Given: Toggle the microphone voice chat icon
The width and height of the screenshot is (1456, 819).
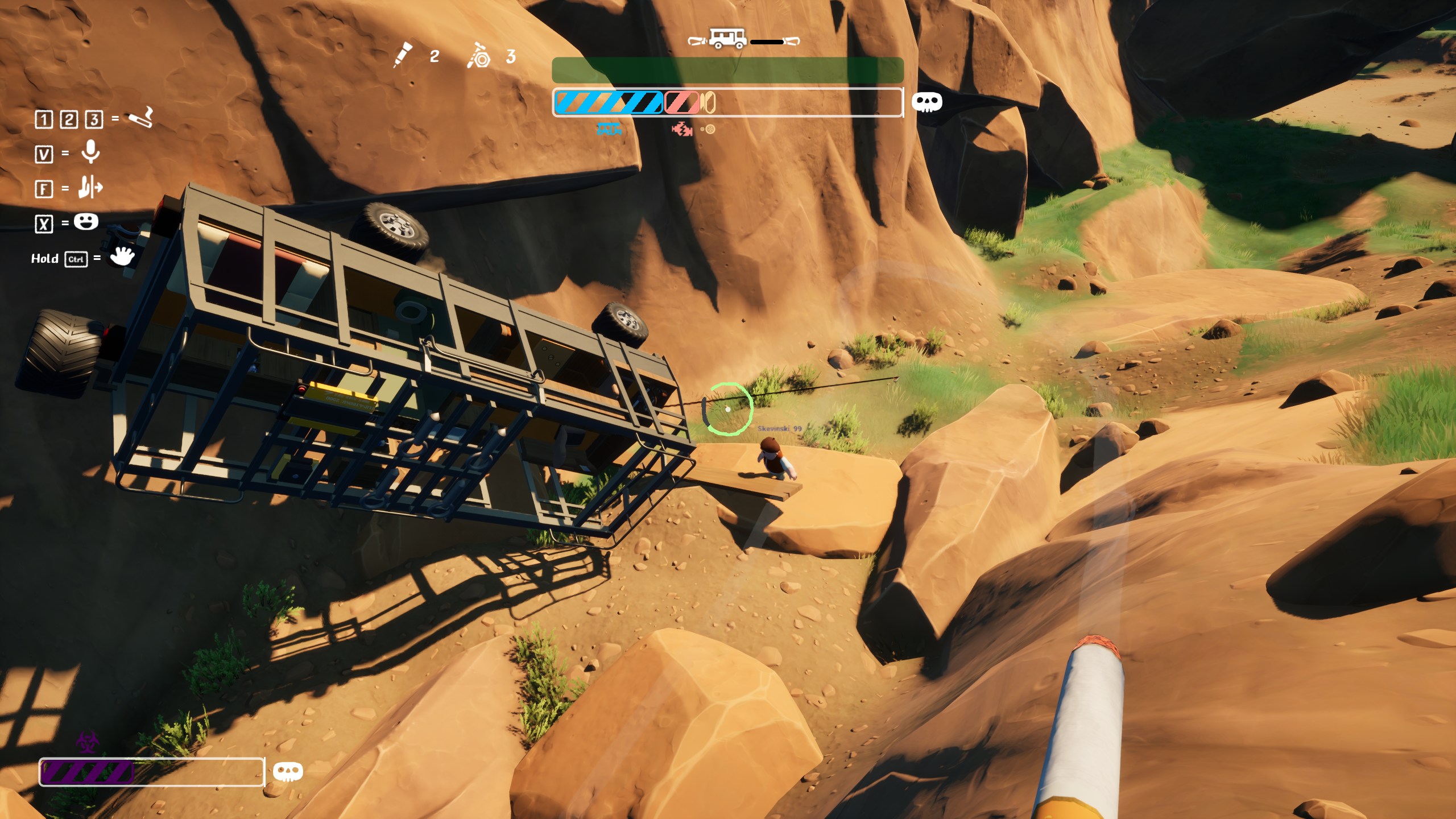Looking at the screenshot, I should (90, 152).
